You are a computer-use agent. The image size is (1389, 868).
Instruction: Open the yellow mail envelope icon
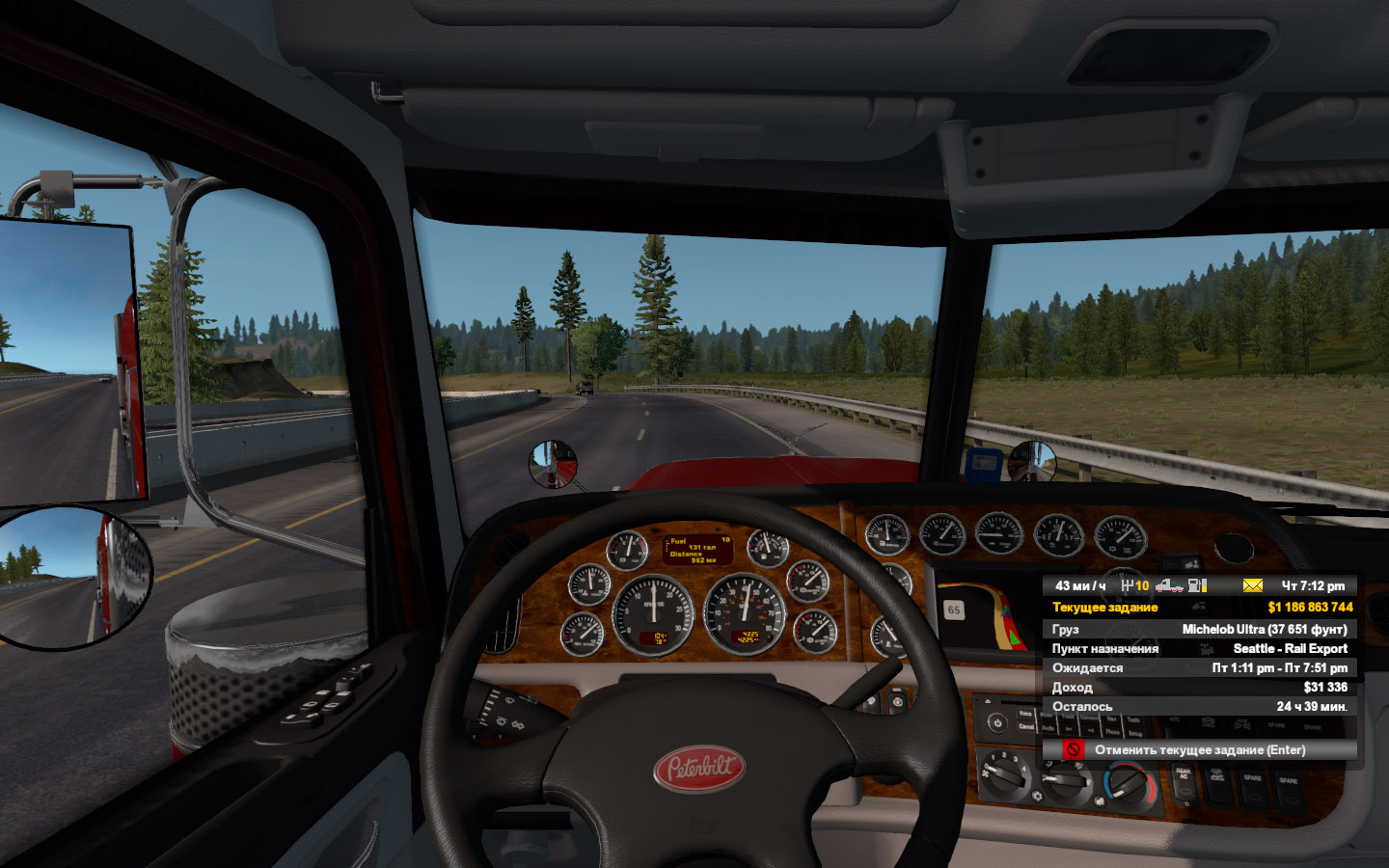pos(1252,585)
